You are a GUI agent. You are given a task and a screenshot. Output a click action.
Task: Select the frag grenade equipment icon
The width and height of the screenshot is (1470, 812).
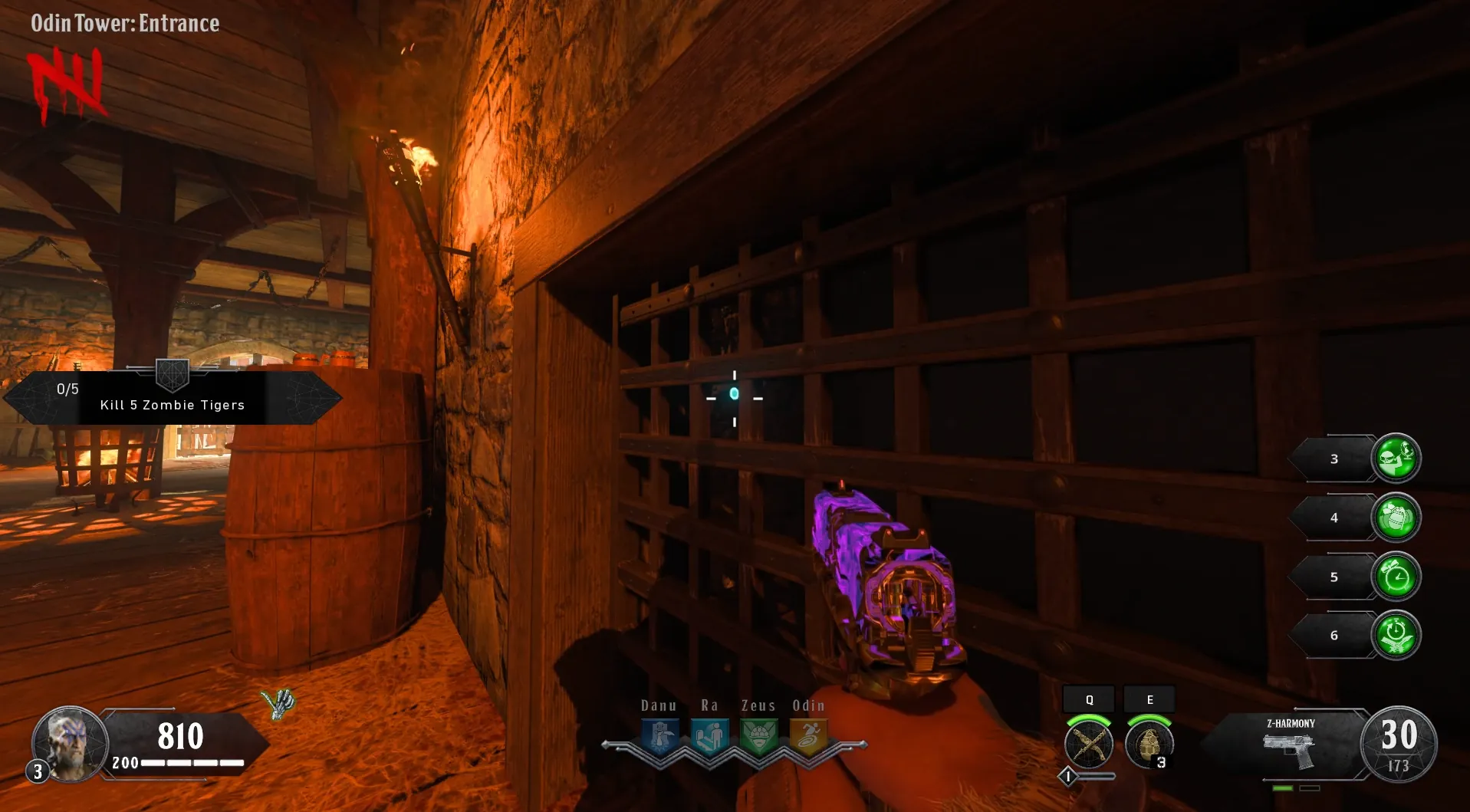[1149, 744]
